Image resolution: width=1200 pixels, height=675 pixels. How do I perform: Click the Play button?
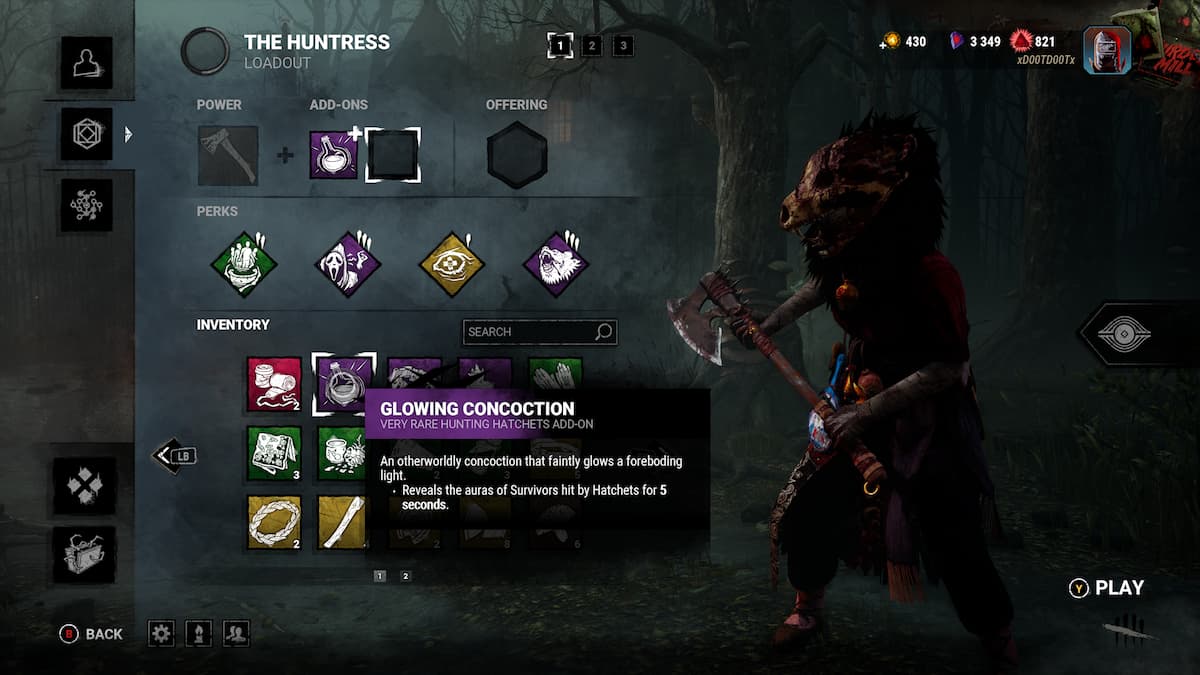(1108, 588)
